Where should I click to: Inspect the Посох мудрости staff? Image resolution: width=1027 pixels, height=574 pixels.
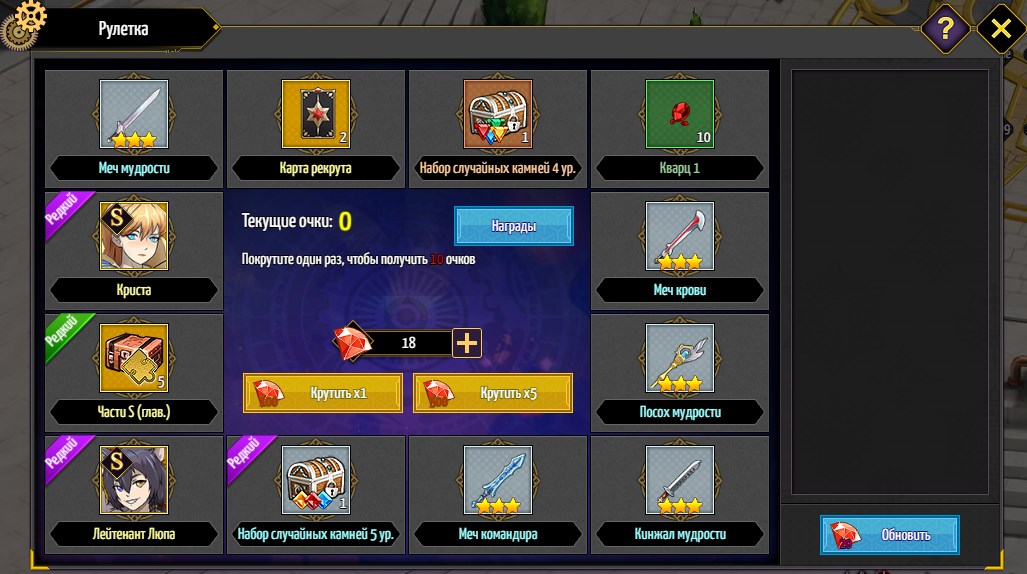tap(680, 358)
